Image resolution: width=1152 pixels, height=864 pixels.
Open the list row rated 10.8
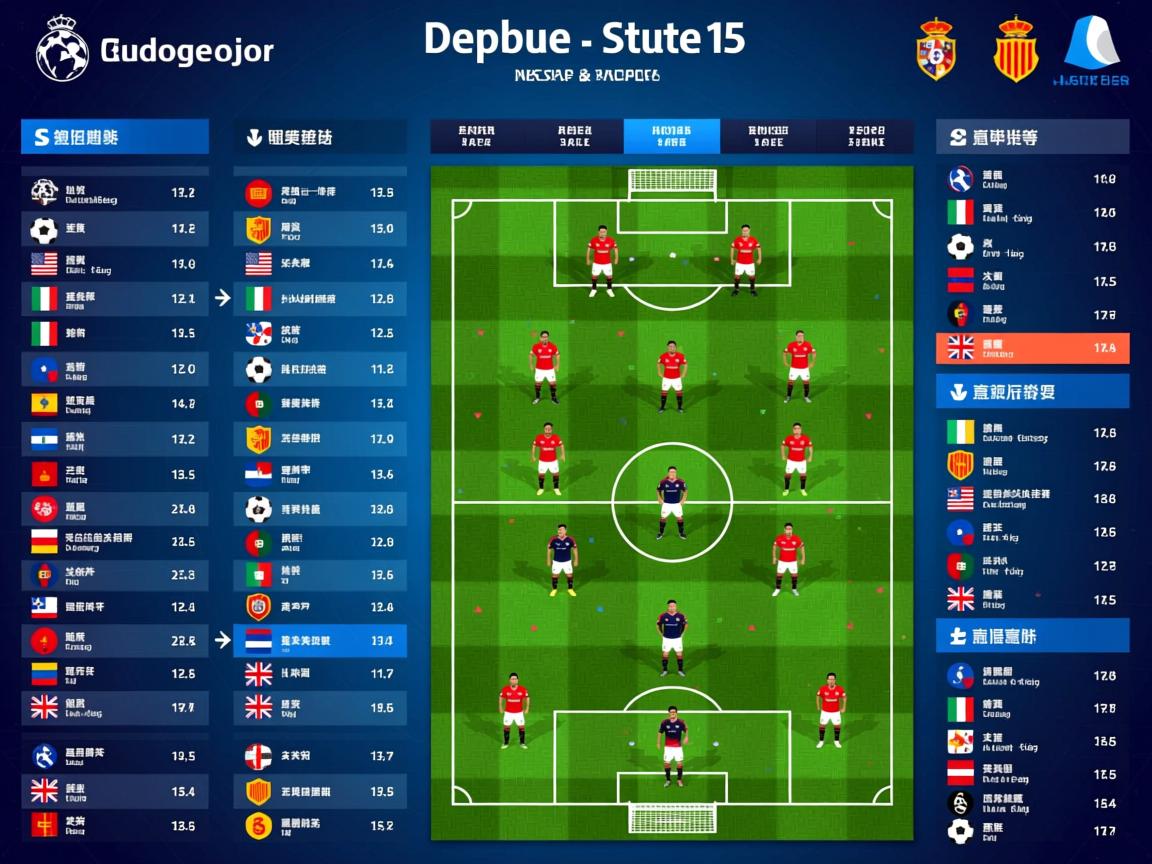click(1032, 179)
